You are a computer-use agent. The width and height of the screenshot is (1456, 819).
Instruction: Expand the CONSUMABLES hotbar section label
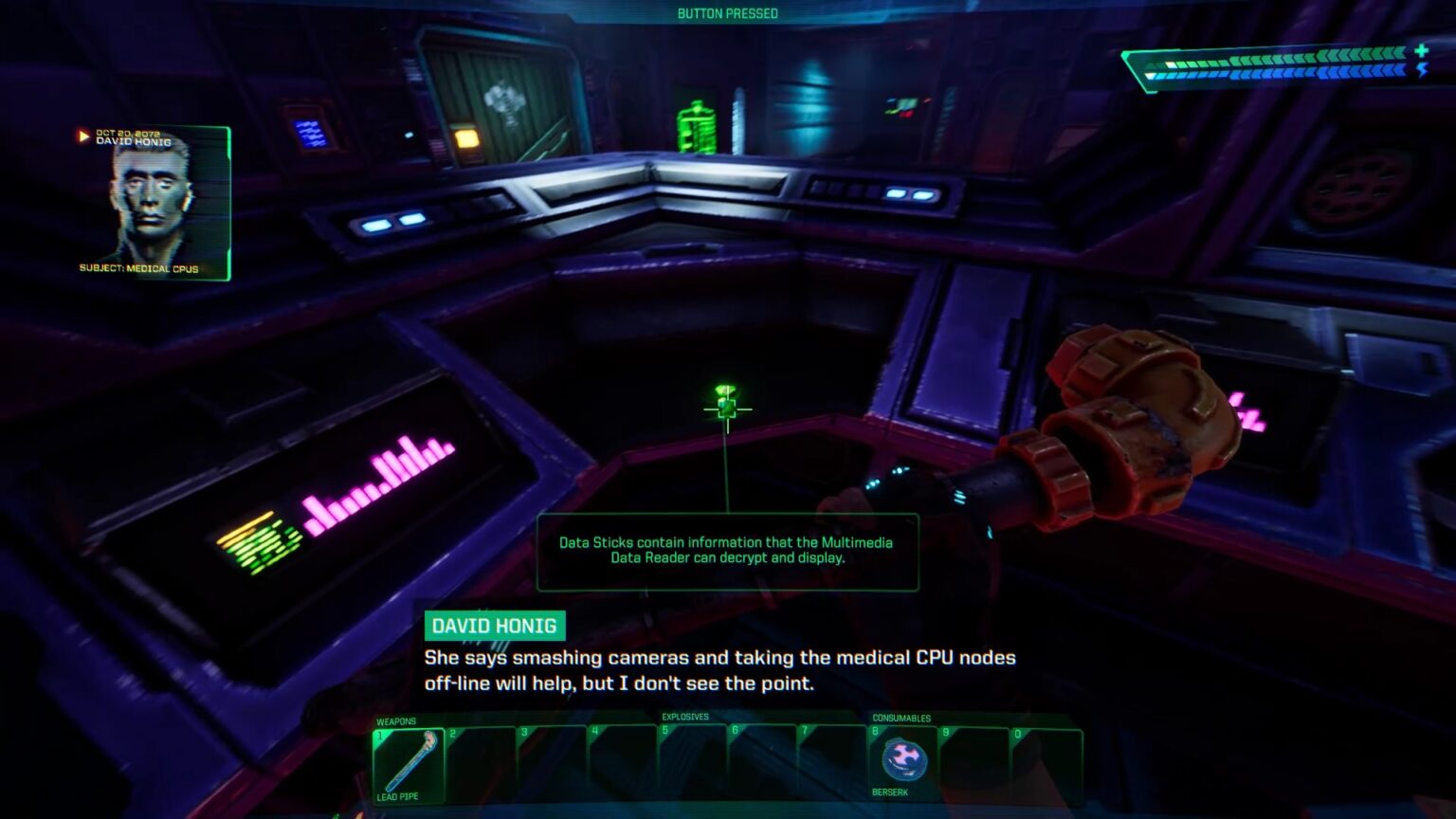pos(901,719)
